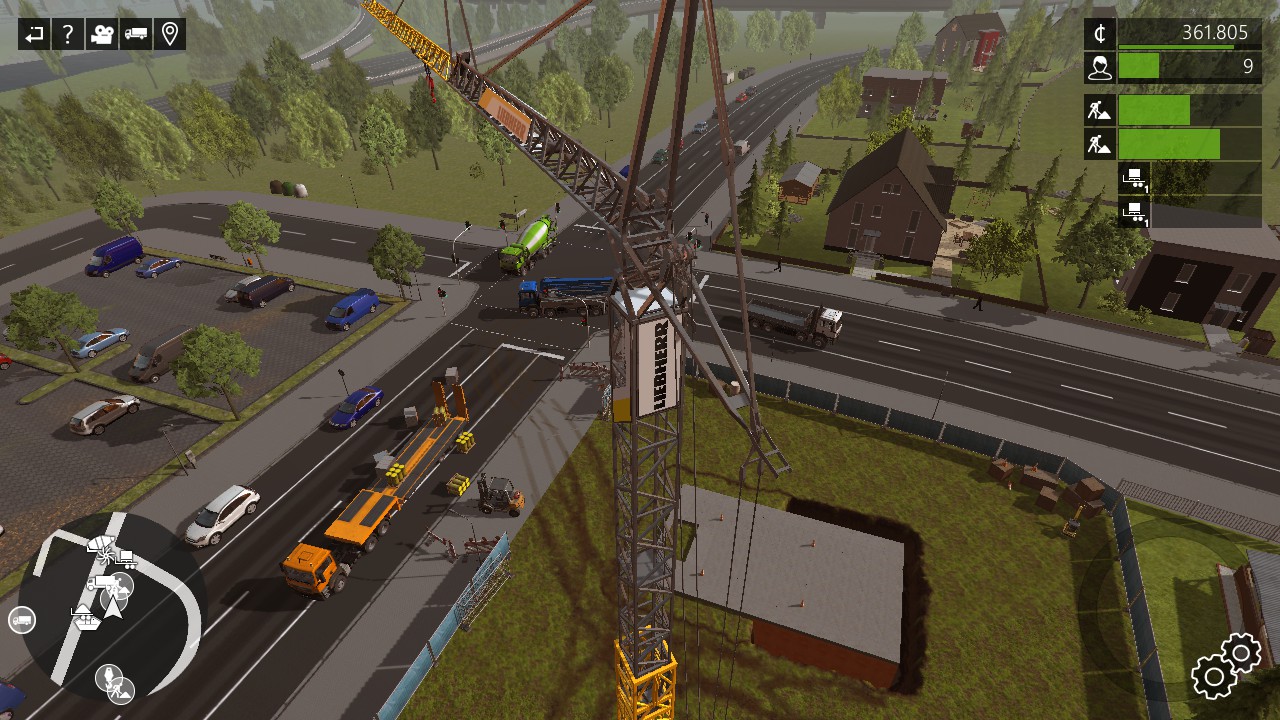Open the map with the location pin icon
Screen dimensions: 1280x720
(170, 35)
